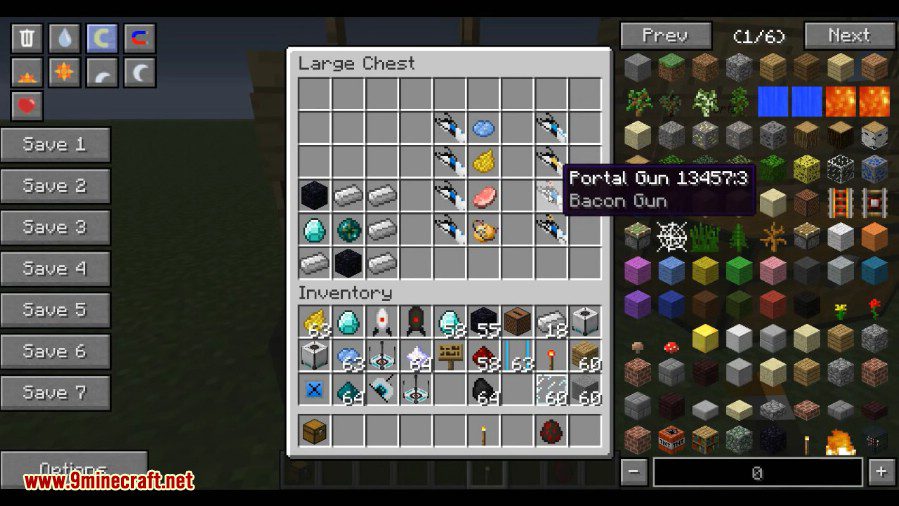899x506 pixels.
Task: Open the 9minecraft.net watermark link
Action: 108,481
